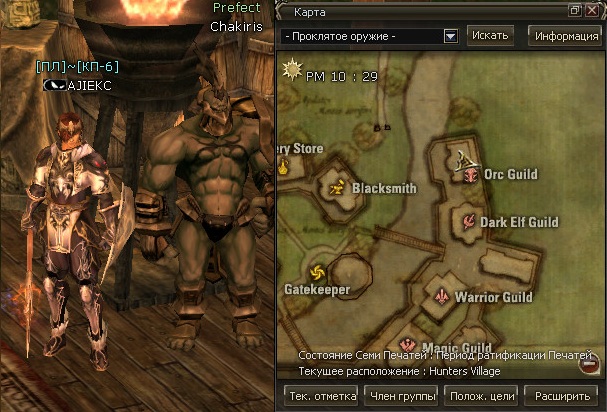Close the Карта map window
The image size is (607, 412).
[592, 10]
